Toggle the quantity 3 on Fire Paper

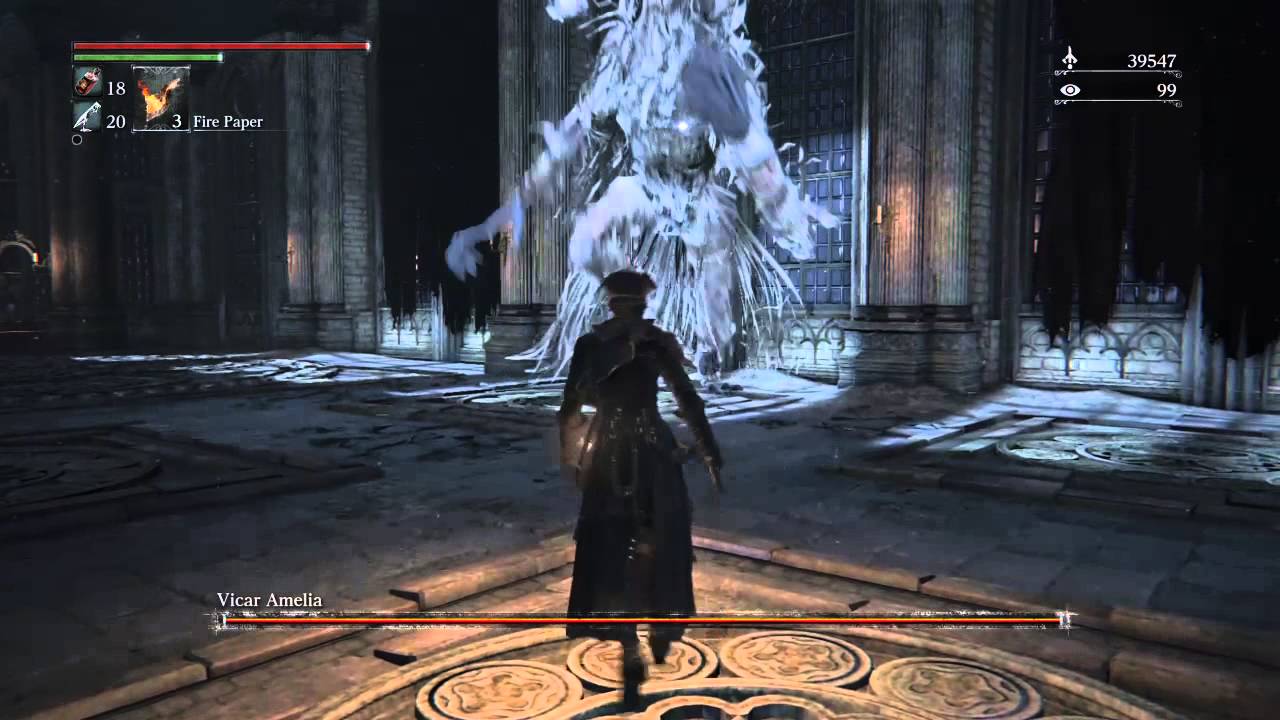click(177, 121)
